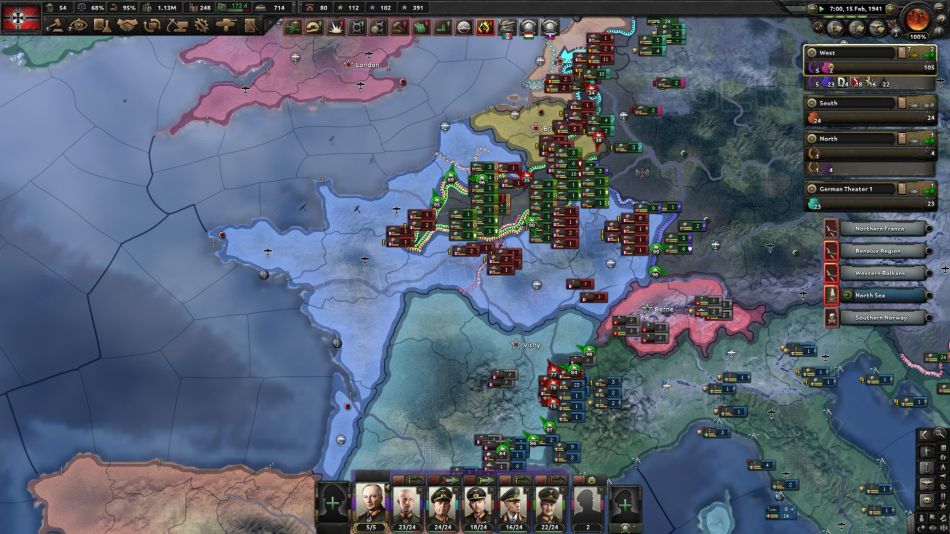Open the Trade menu with exchange arrows icon
The width and height of the screenshot is (950, 534).
click(x=154, y=26)
